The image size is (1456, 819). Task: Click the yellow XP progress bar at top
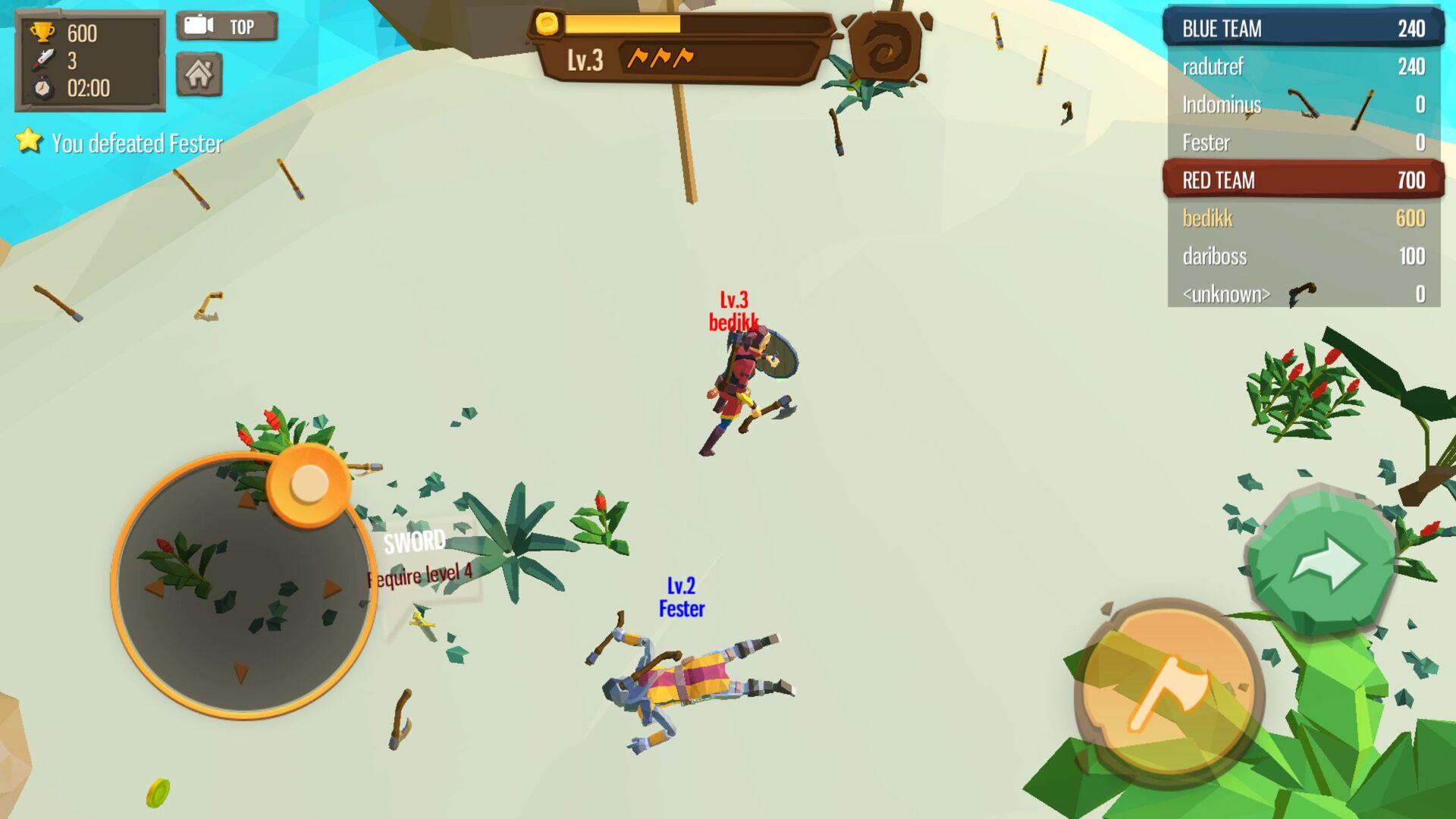point(622,25)
